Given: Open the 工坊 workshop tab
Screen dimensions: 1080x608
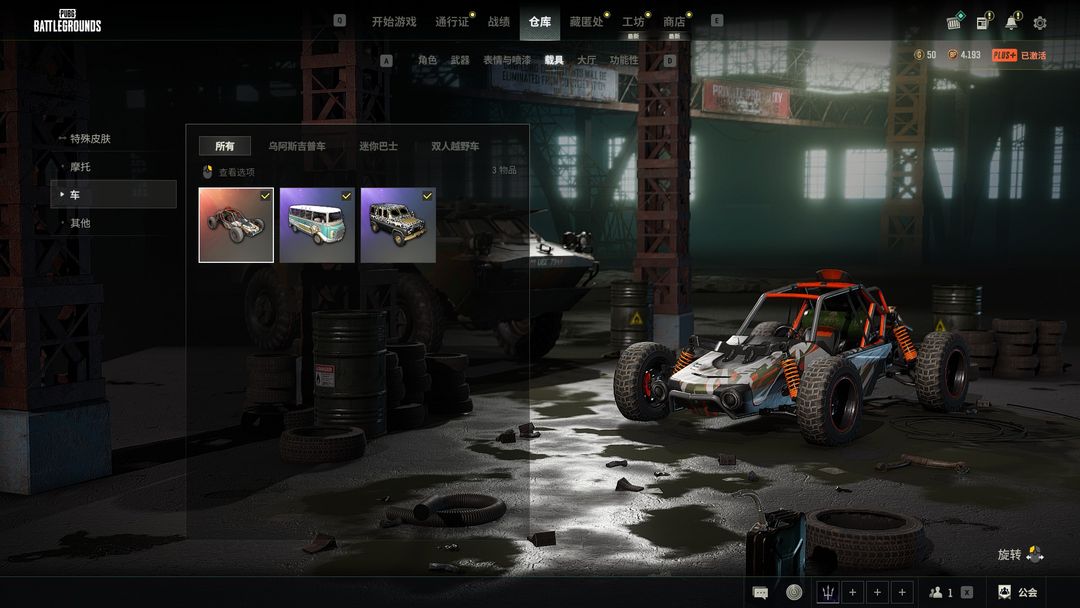Looking at the screenshot, I should click(x=633, y=22).
